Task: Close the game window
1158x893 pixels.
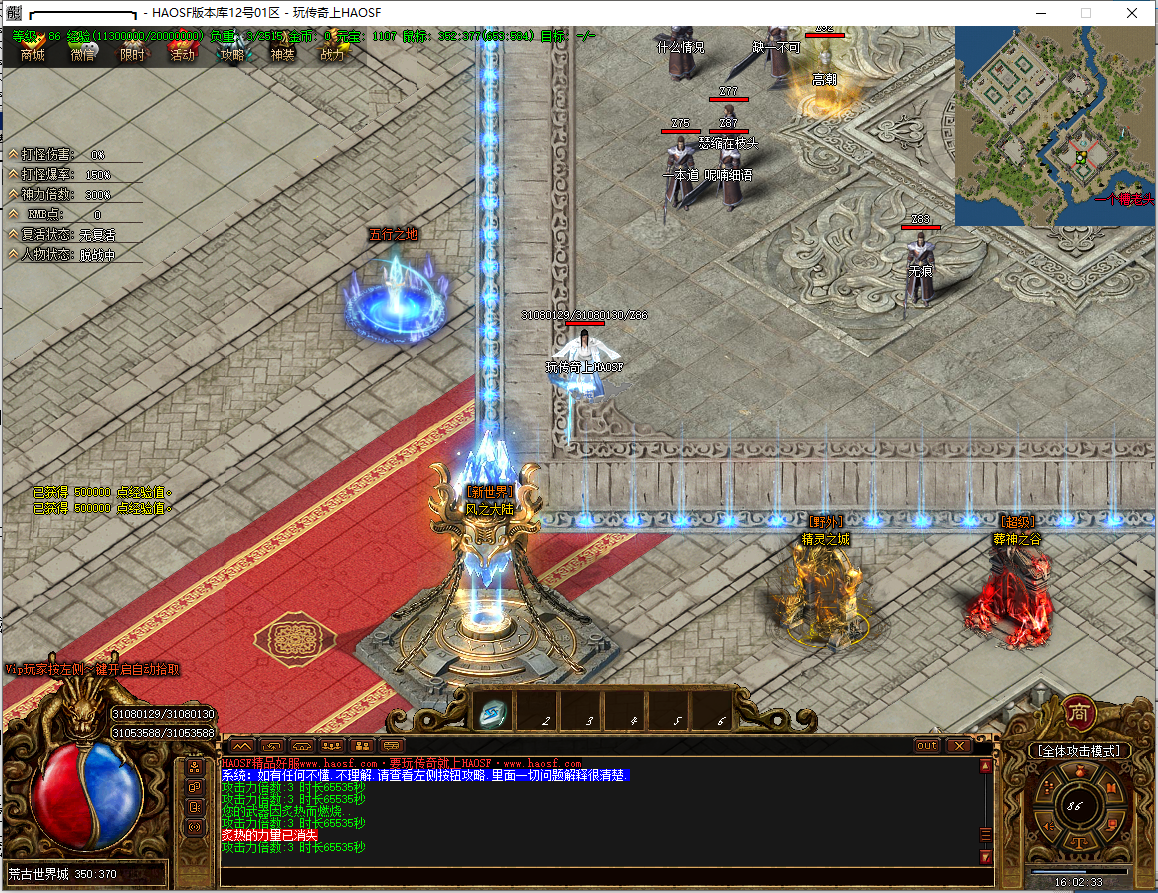Action: click(x=1130, y=13)
